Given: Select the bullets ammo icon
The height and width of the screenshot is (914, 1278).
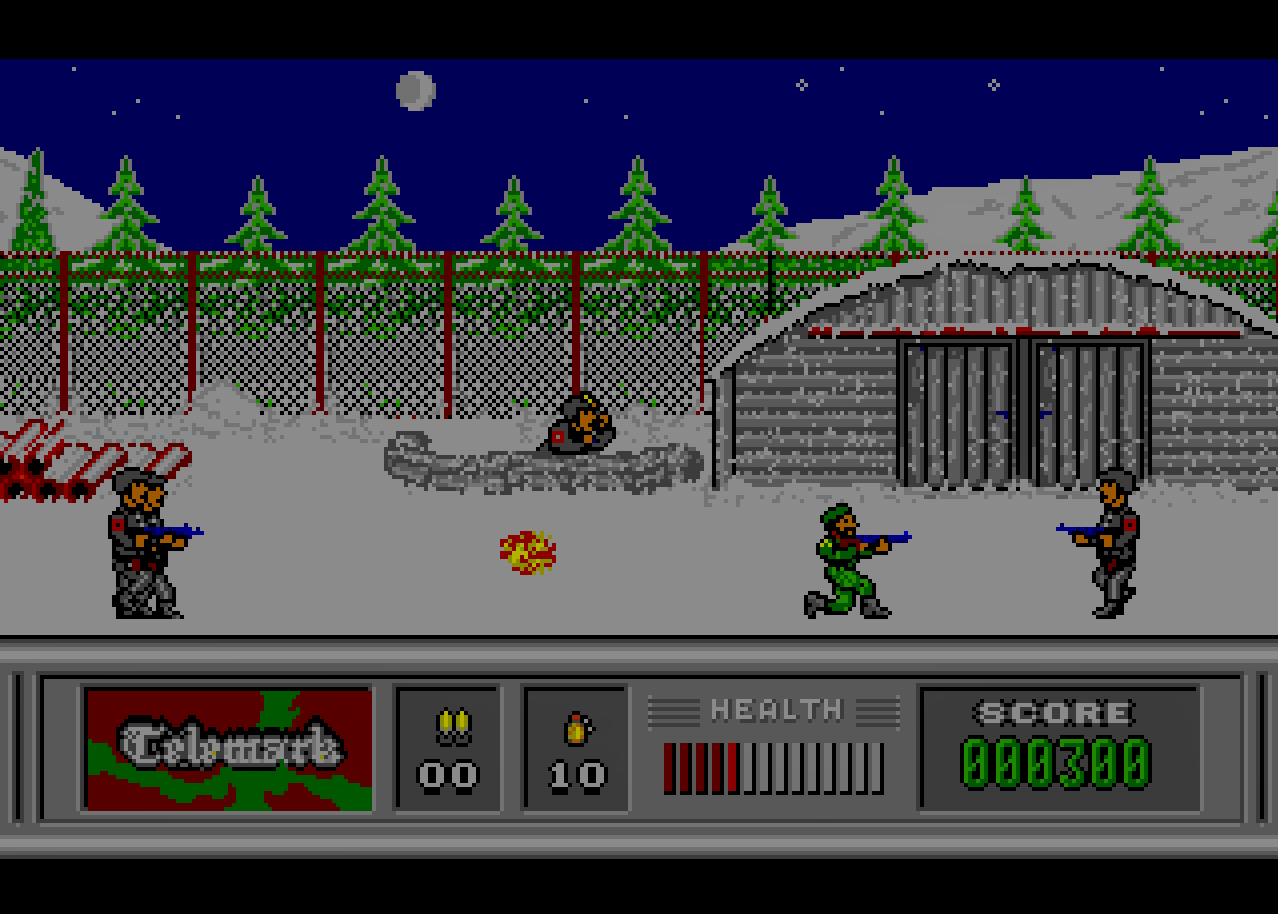Looking at the screenshot, I should point(449,726).
